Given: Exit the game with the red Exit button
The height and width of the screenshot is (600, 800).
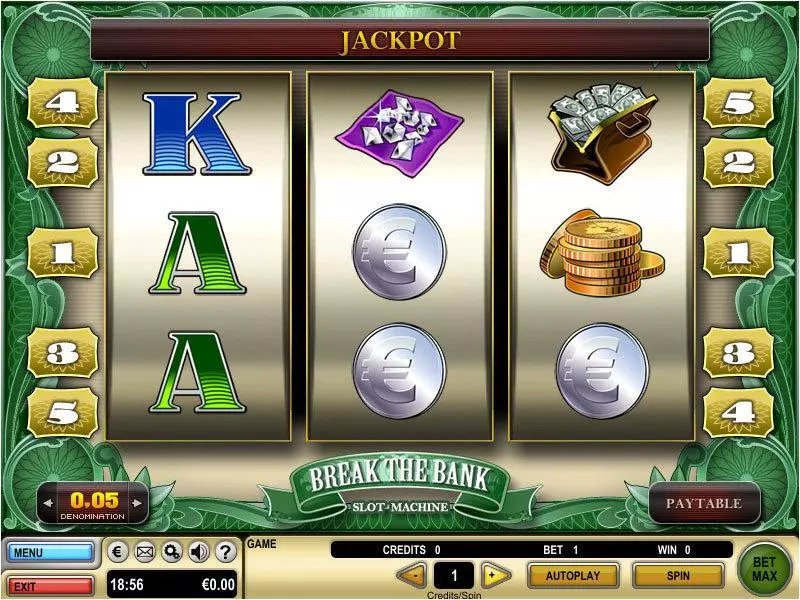Looking at the screenshot, I should pos(50,585).
